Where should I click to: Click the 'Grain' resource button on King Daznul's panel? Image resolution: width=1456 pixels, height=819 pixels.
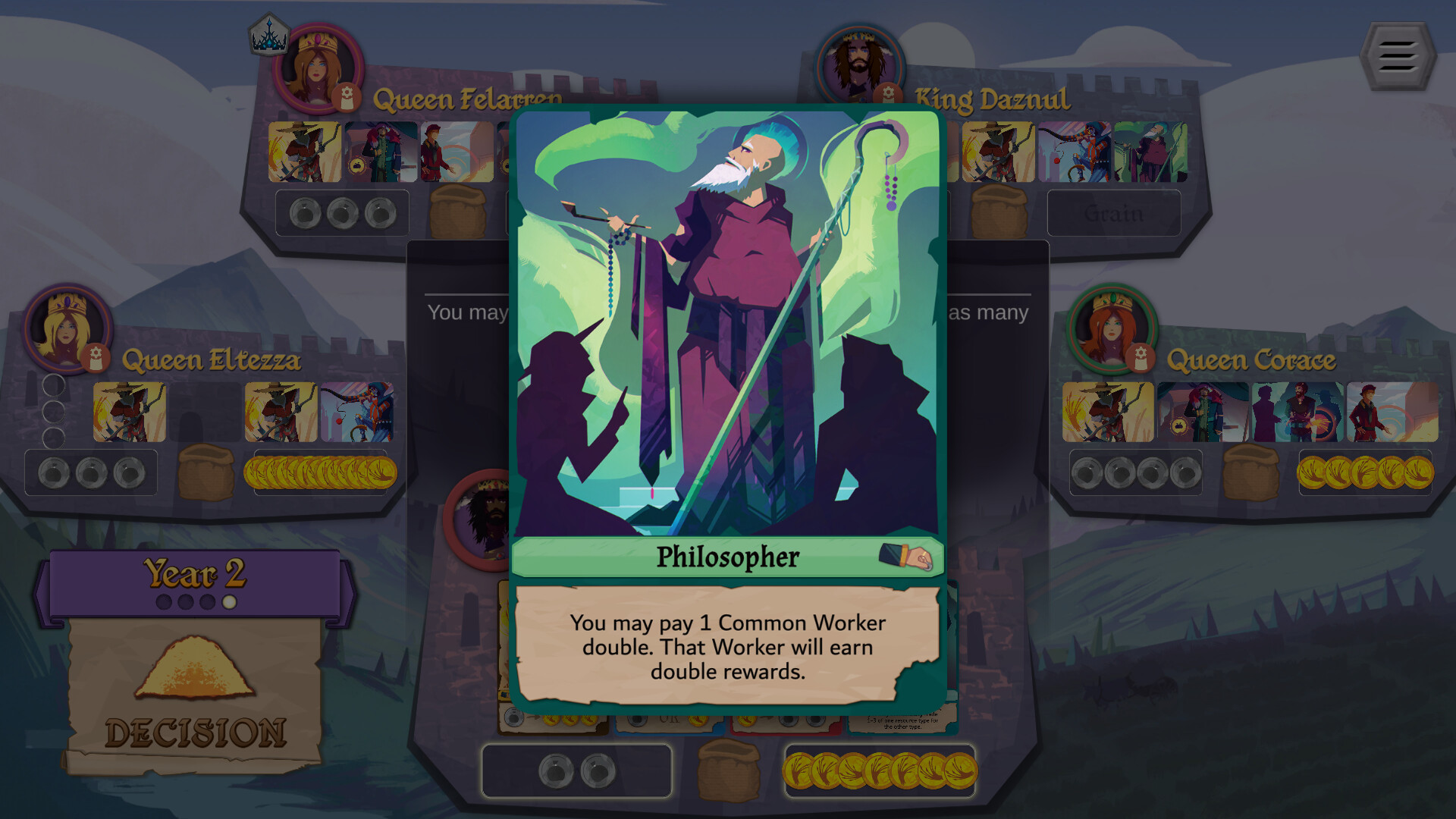click(1112, 213)
